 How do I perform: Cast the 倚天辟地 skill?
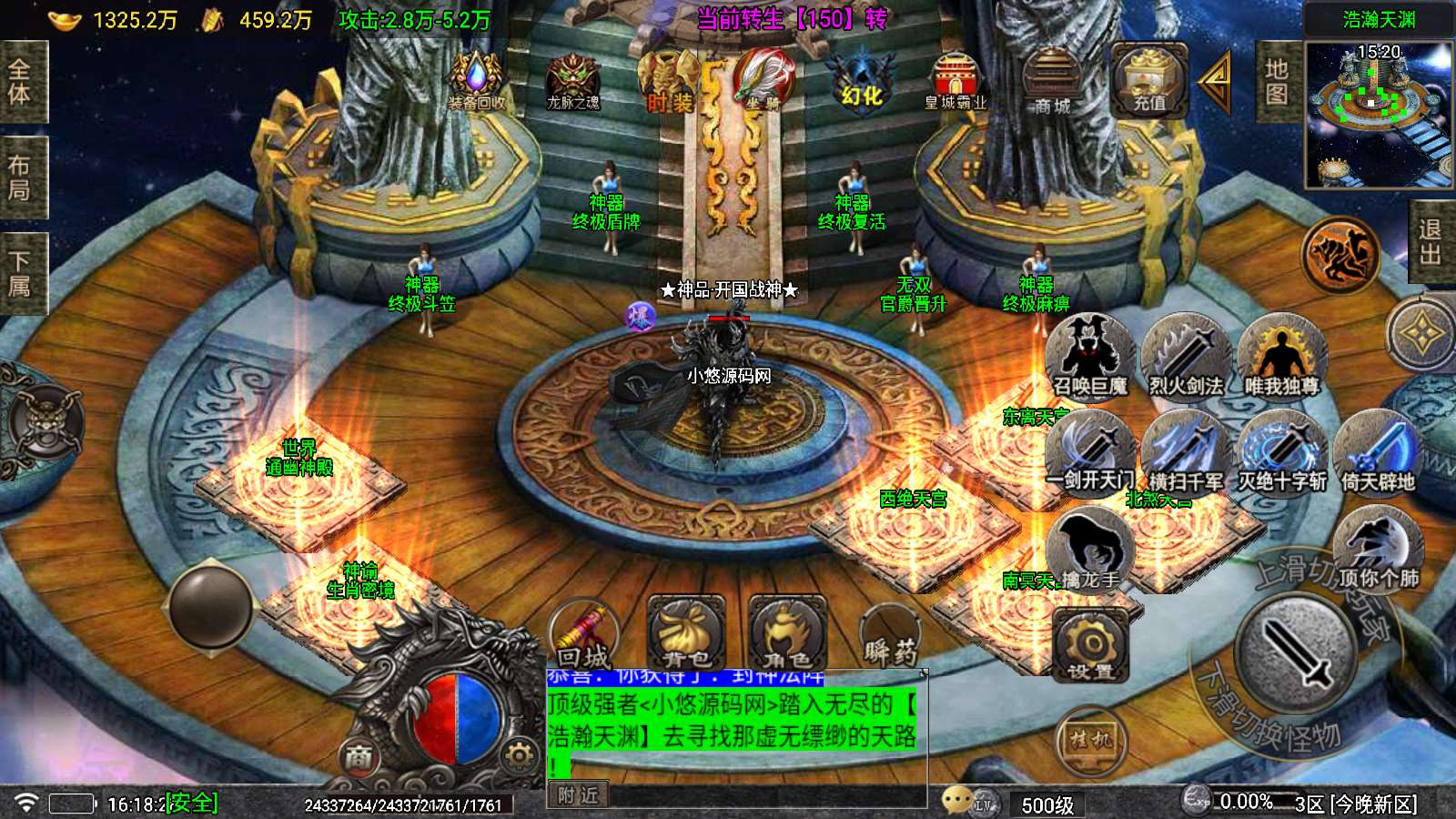1378,452
